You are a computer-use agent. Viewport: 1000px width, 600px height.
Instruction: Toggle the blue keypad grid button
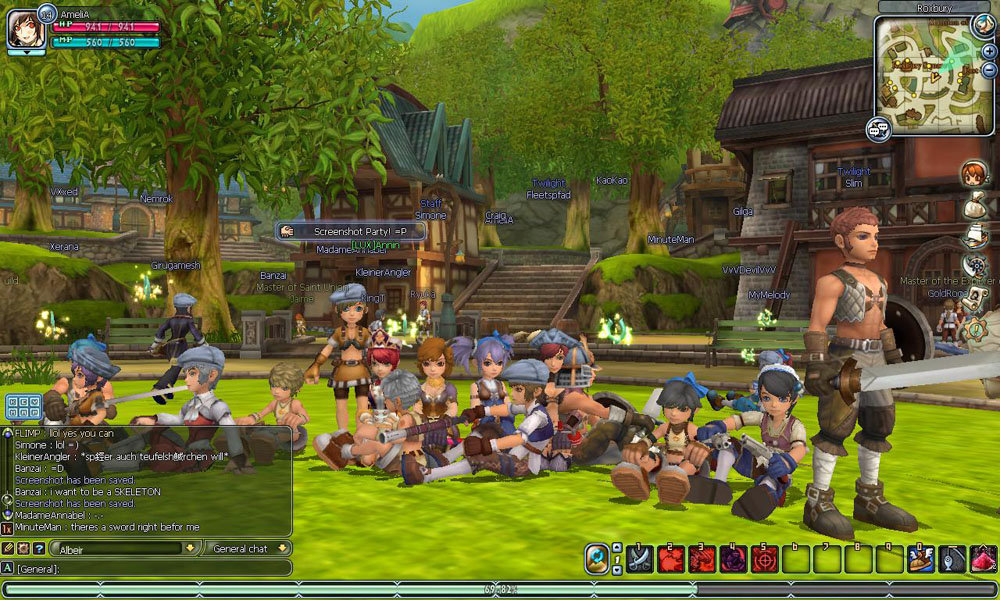[x=23, y=407]
